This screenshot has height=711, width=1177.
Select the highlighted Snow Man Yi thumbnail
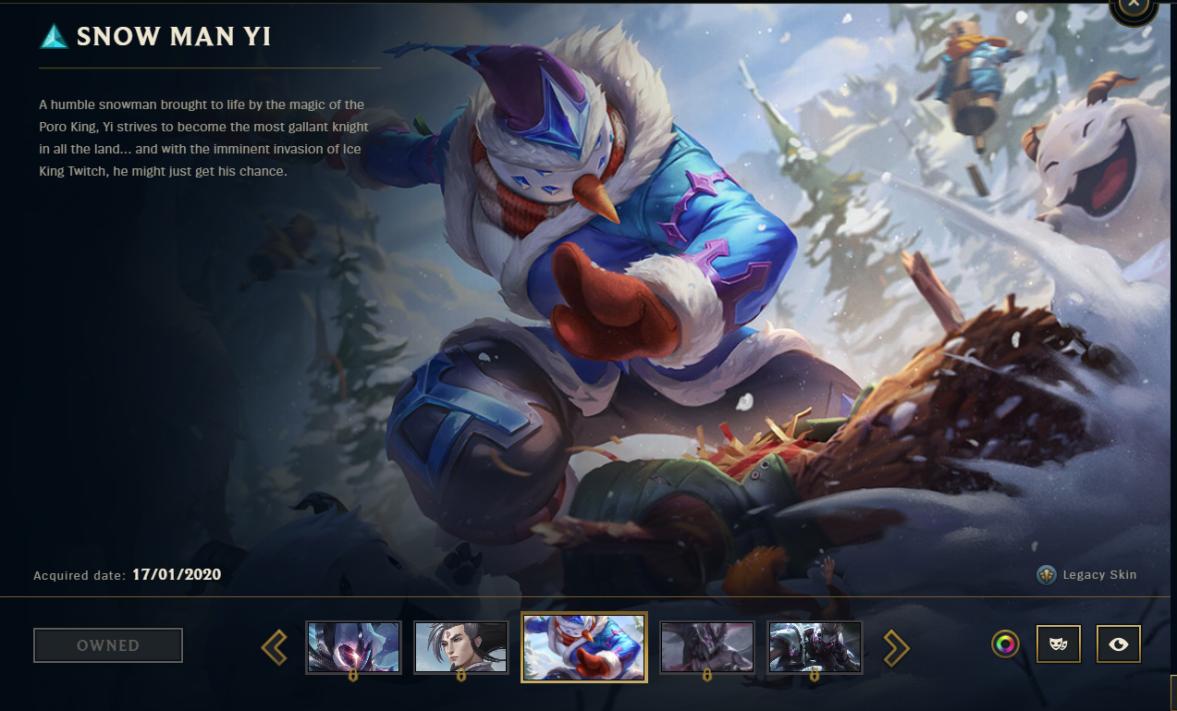pos(584,647)
